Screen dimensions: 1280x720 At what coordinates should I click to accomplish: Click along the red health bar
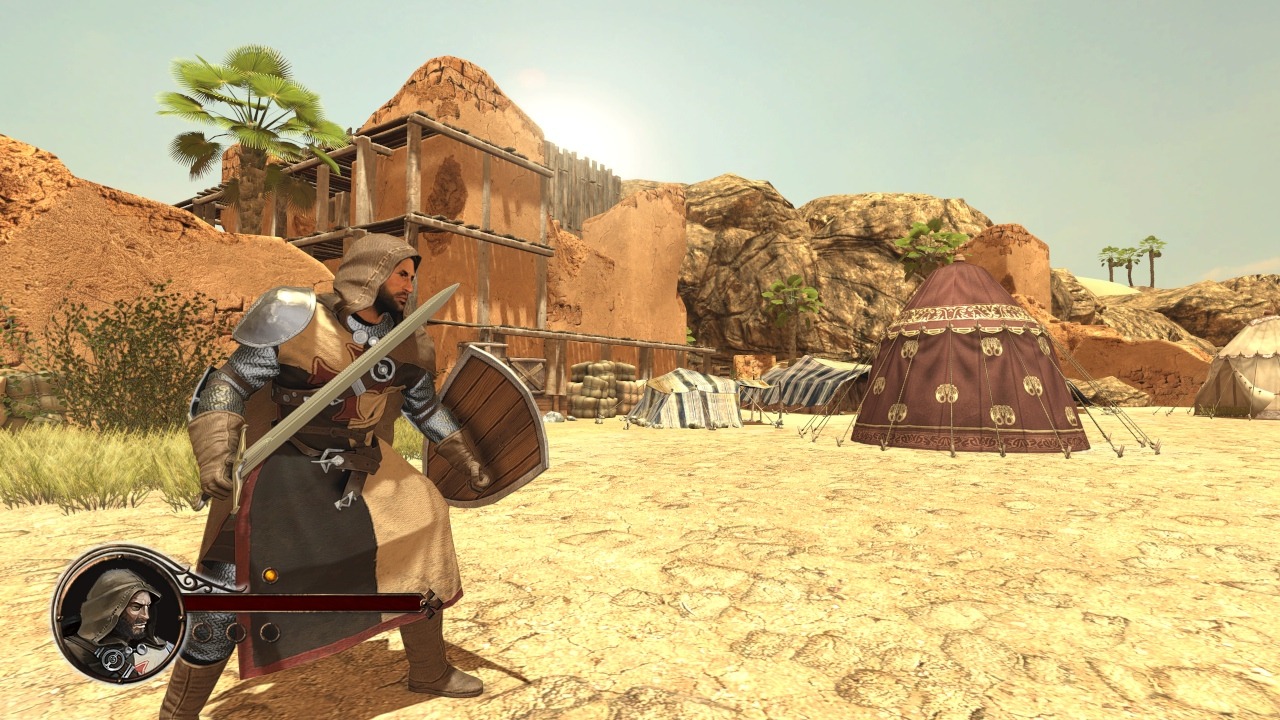pos(300,603)
